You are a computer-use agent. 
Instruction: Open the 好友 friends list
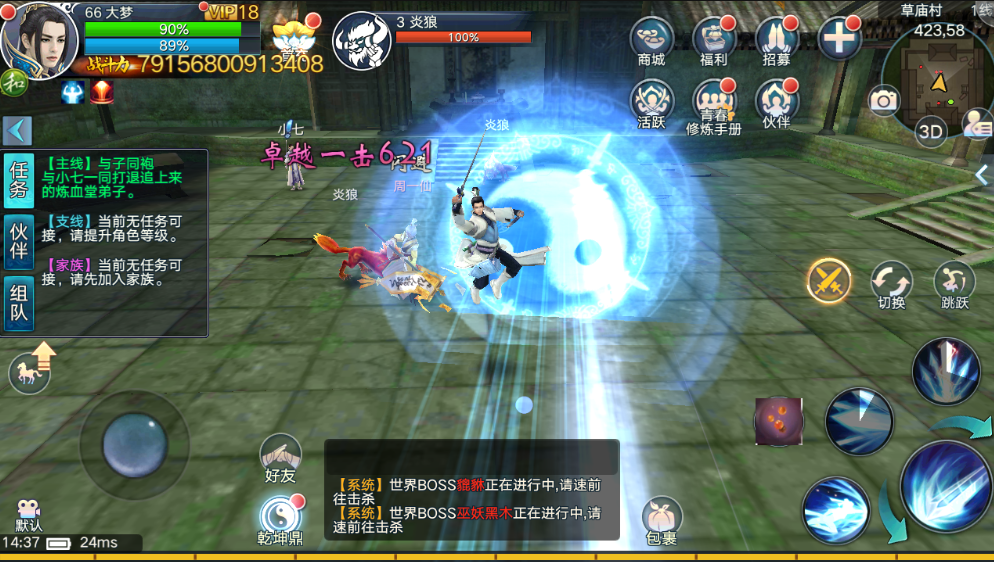281,458
